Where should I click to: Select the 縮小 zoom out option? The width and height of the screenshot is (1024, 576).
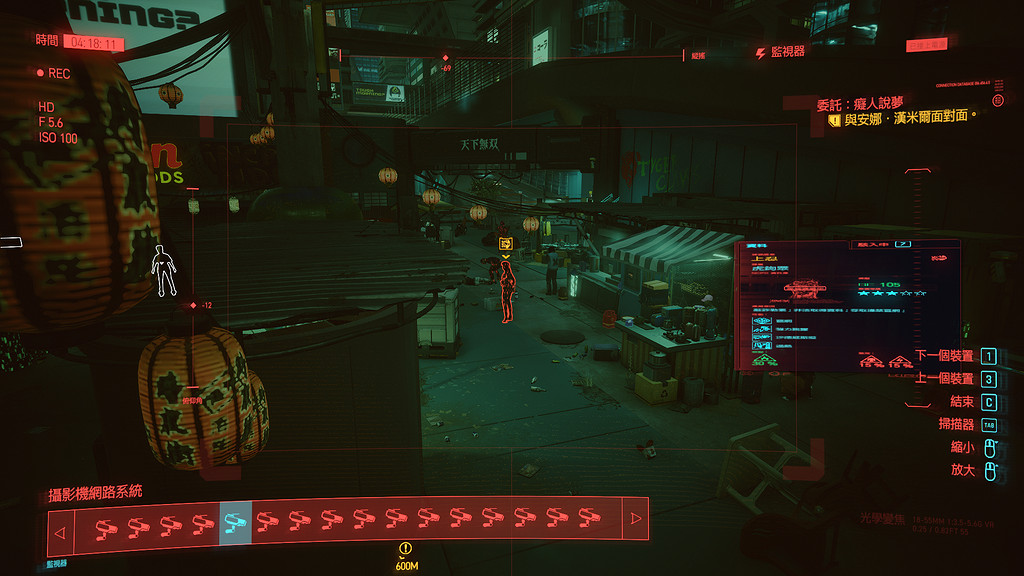click(962, 447)
